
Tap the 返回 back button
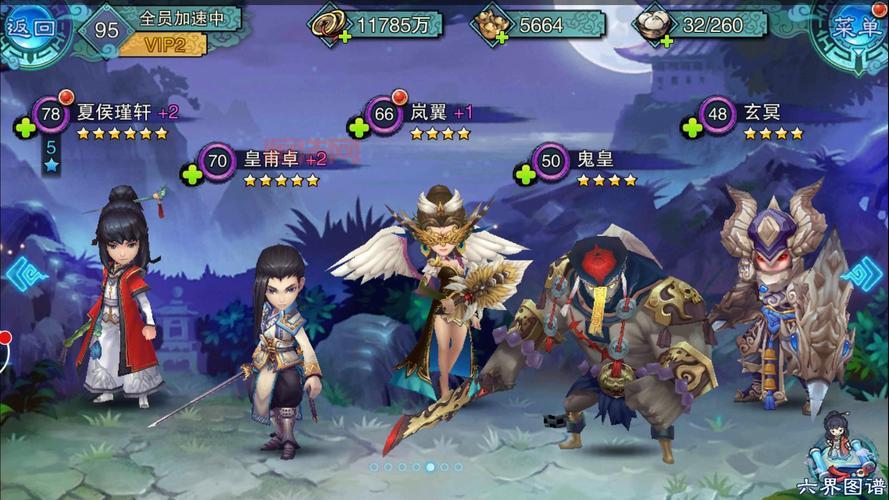coord(32,28)
